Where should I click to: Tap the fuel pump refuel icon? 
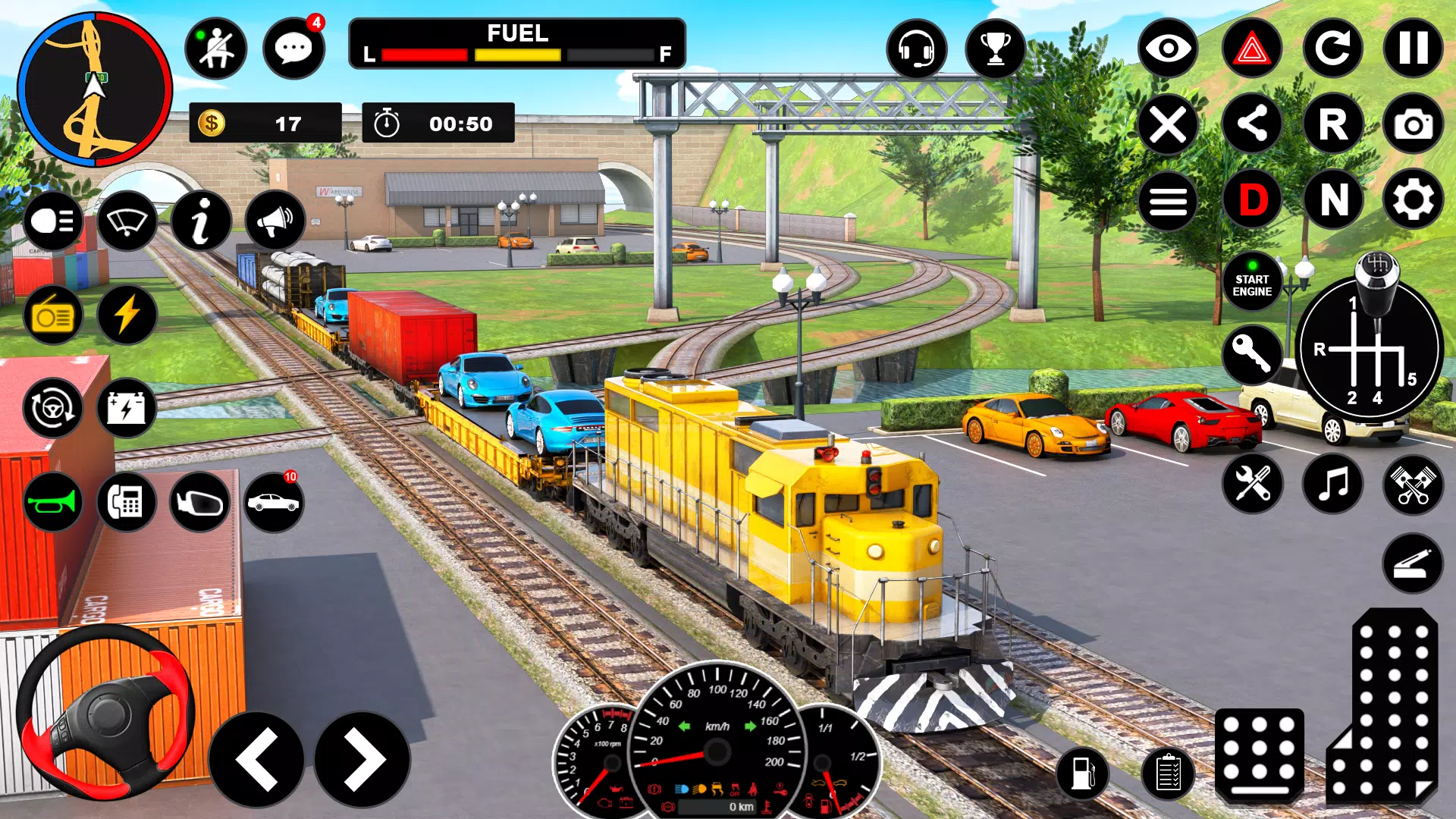(1083, 773)
